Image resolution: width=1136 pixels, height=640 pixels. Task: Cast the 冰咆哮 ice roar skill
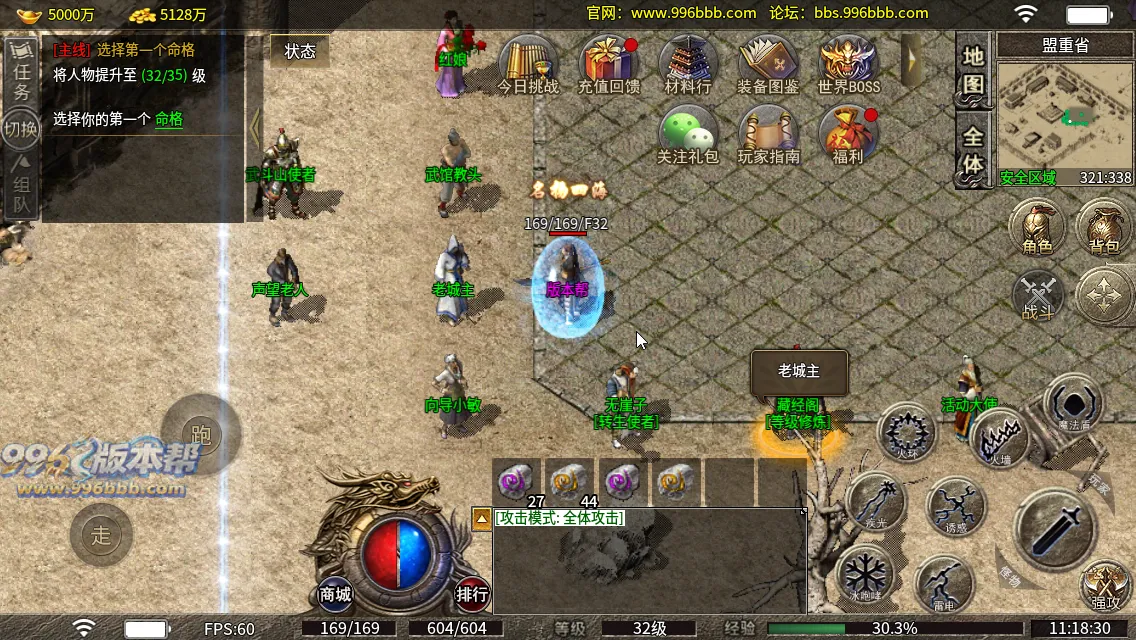pos(865,577)
